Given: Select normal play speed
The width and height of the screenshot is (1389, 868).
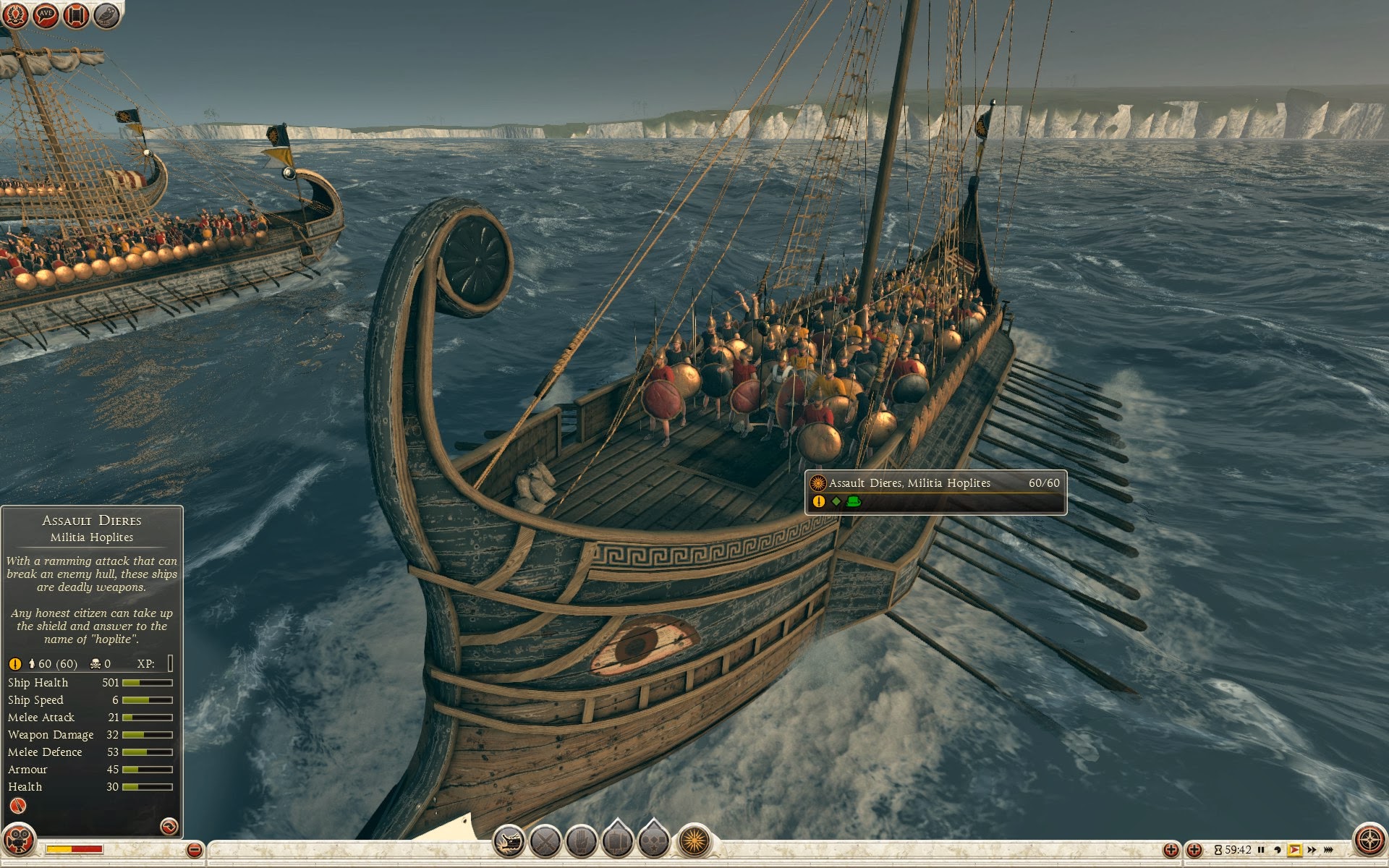Looking at the screenshot, I should [1294, 850].
